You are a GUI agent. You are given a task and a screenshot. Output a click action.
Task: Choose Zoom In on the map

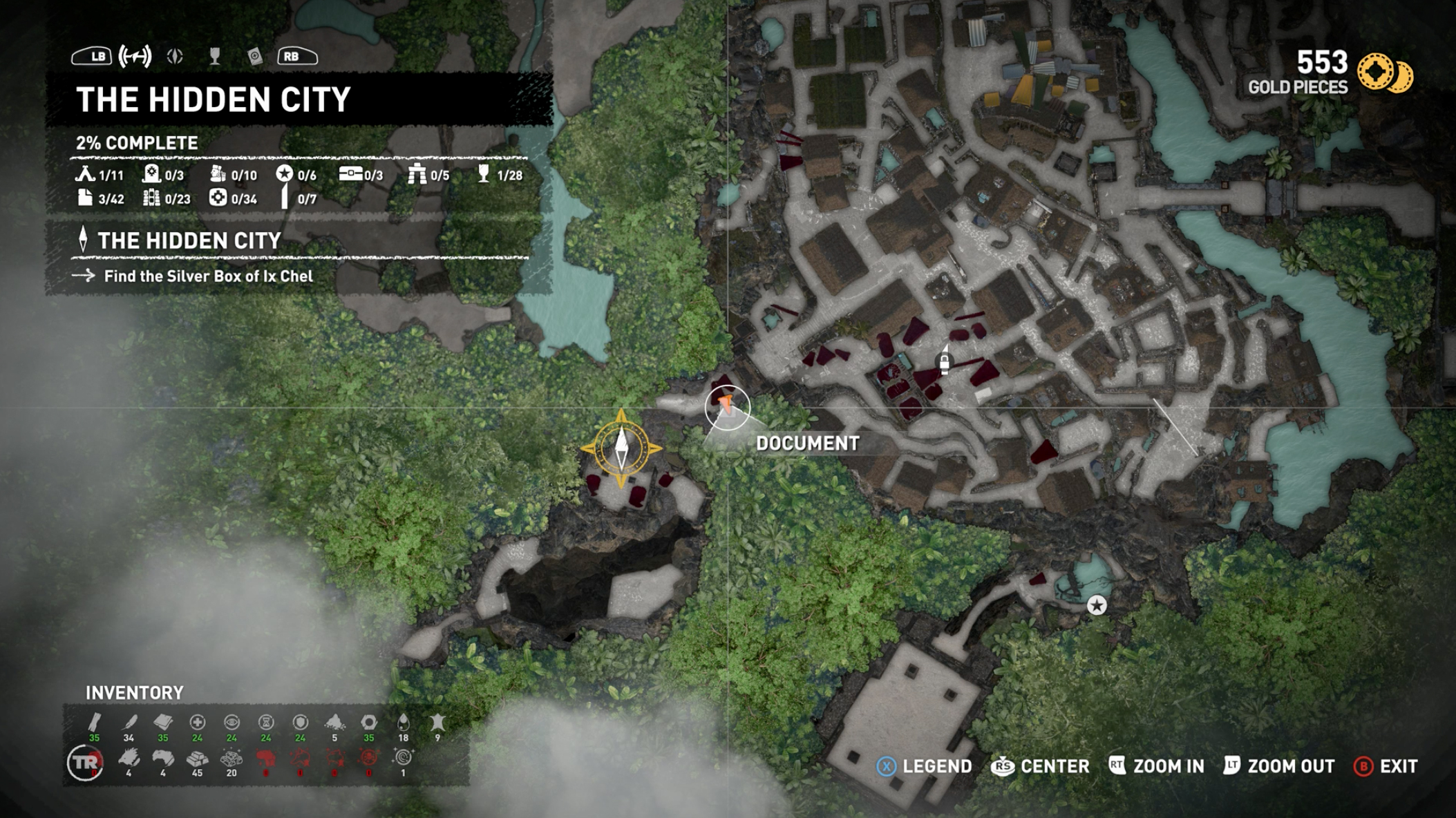click(x=1157, y=766)
